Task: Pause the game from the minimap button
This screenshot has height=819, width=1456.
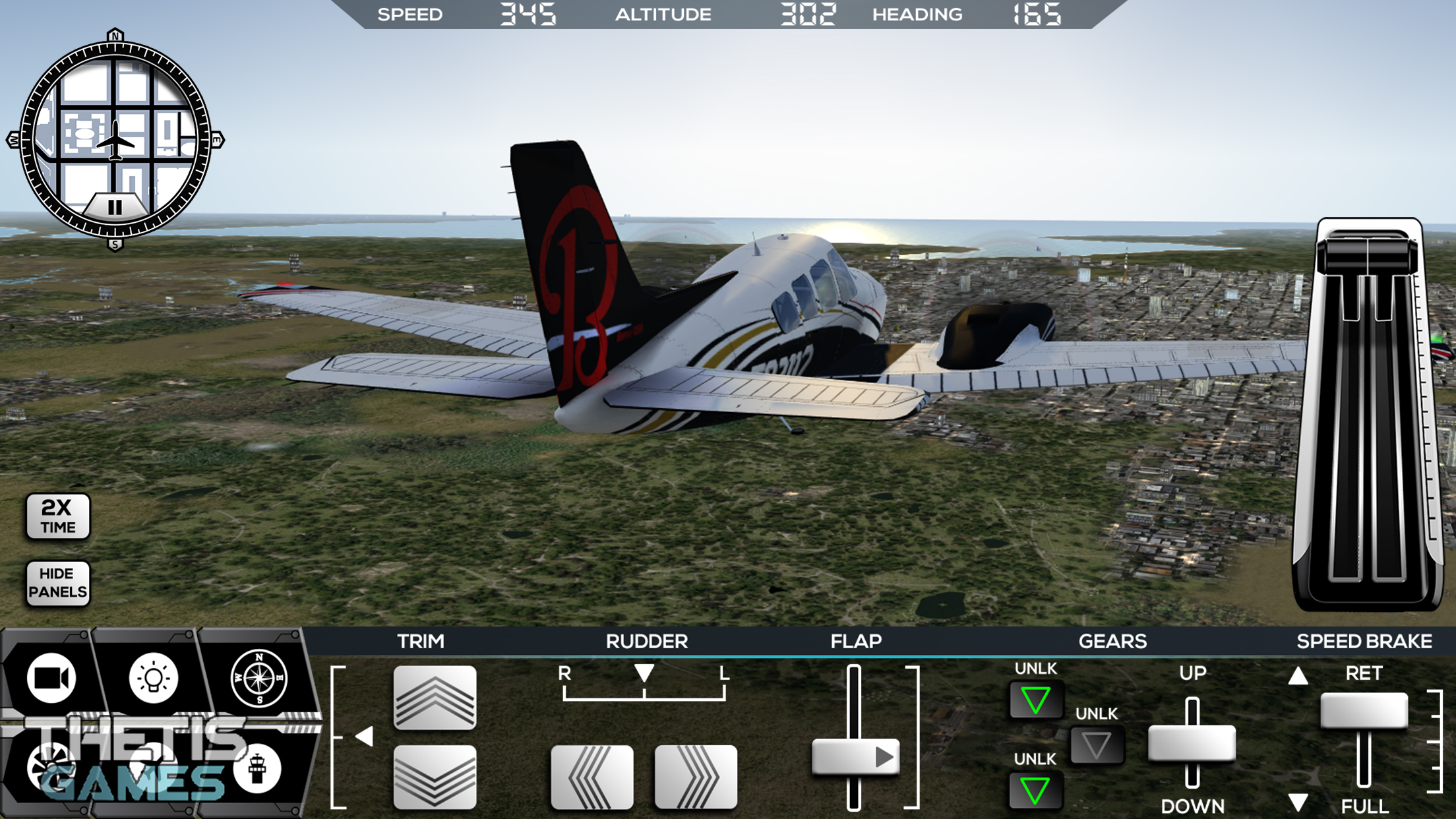Action: 115,207
